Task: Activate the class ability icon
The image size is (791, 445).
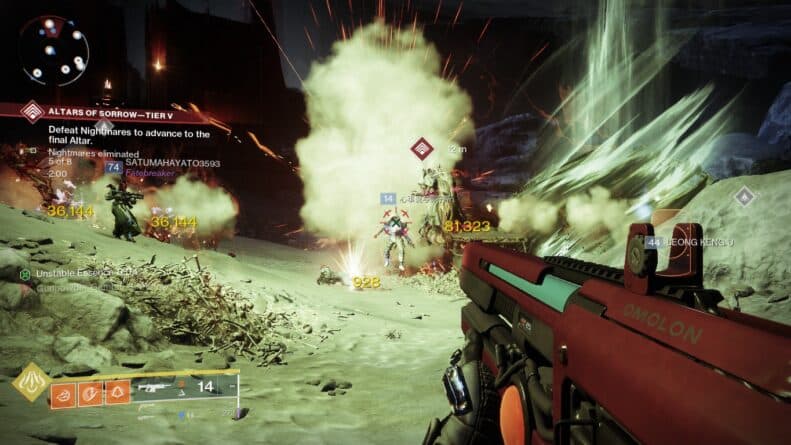Action: [117, 394]
